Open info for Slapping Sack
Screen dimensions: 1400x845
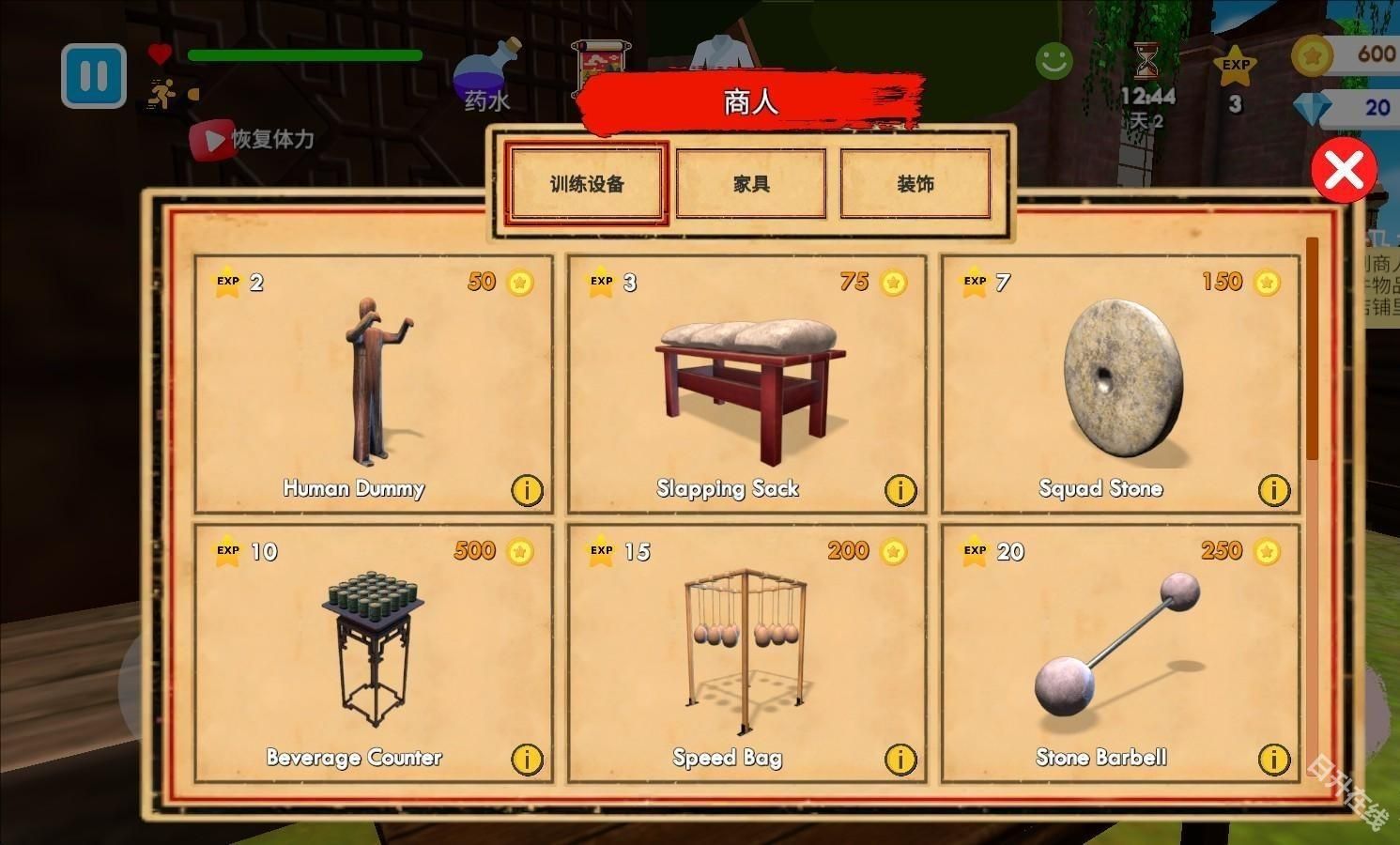coord(900,489)
